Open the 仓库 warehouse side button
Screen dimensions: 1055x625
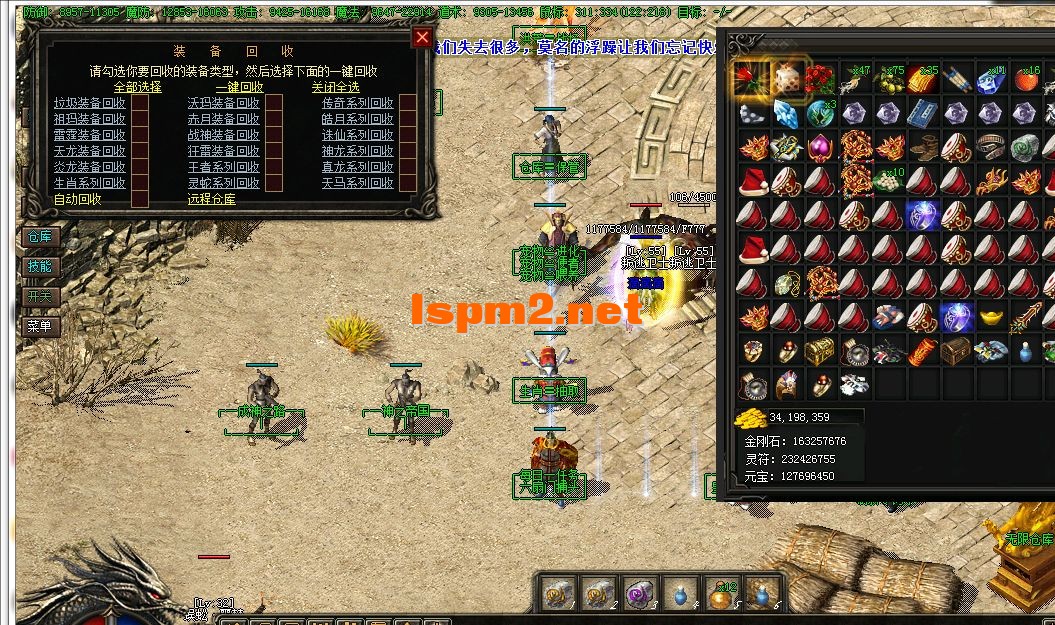(40, 237)
